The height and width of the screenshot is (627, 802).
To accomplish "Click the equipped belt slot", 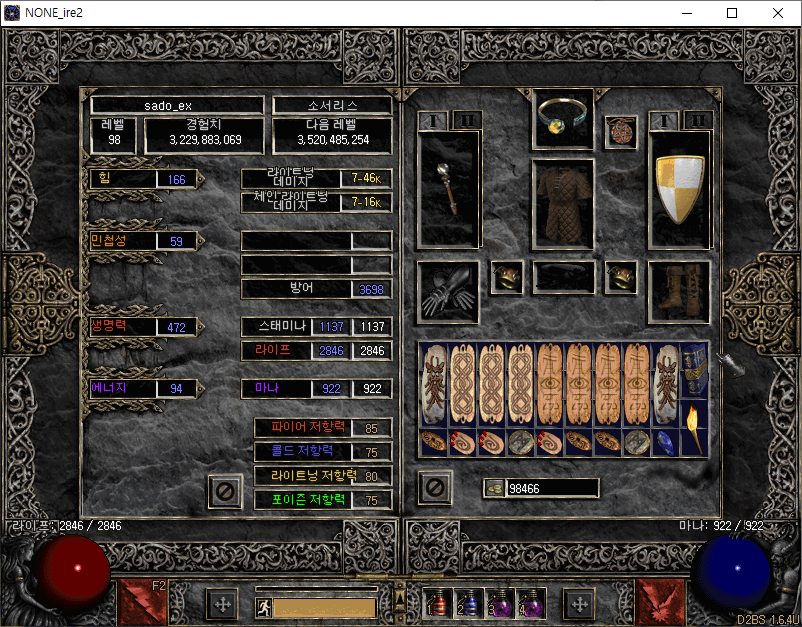I will pyautogui.click(x=563, y=277).
